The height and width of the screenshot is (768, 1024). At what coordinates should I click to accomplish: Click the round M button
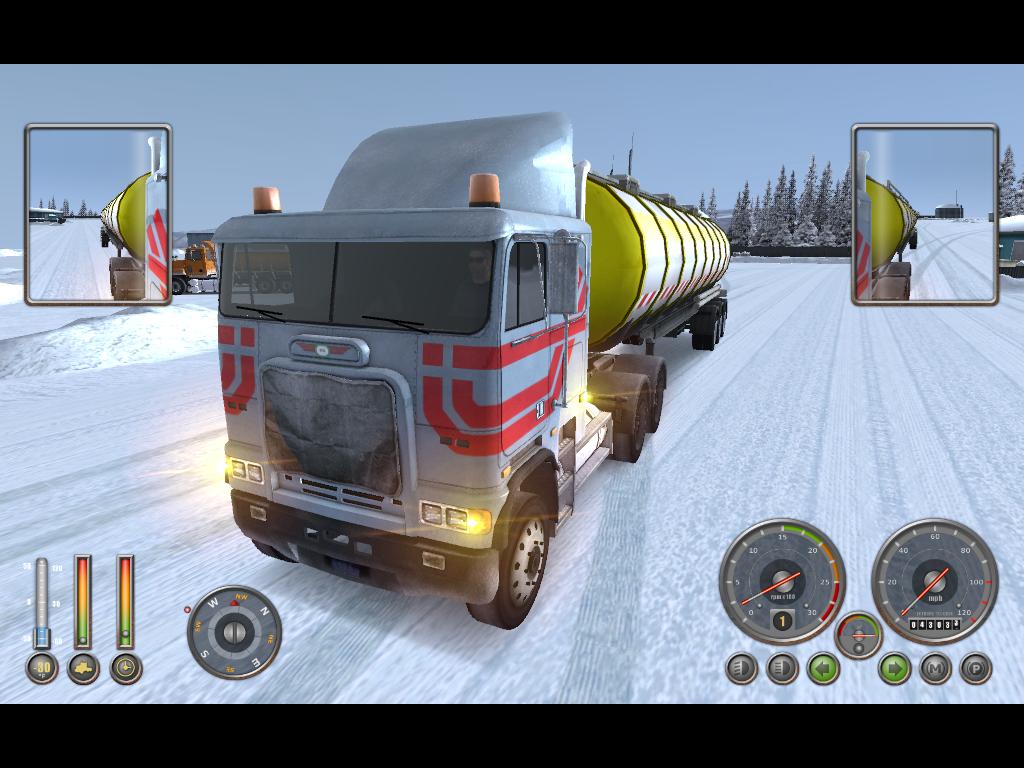[x=935, y=668]
